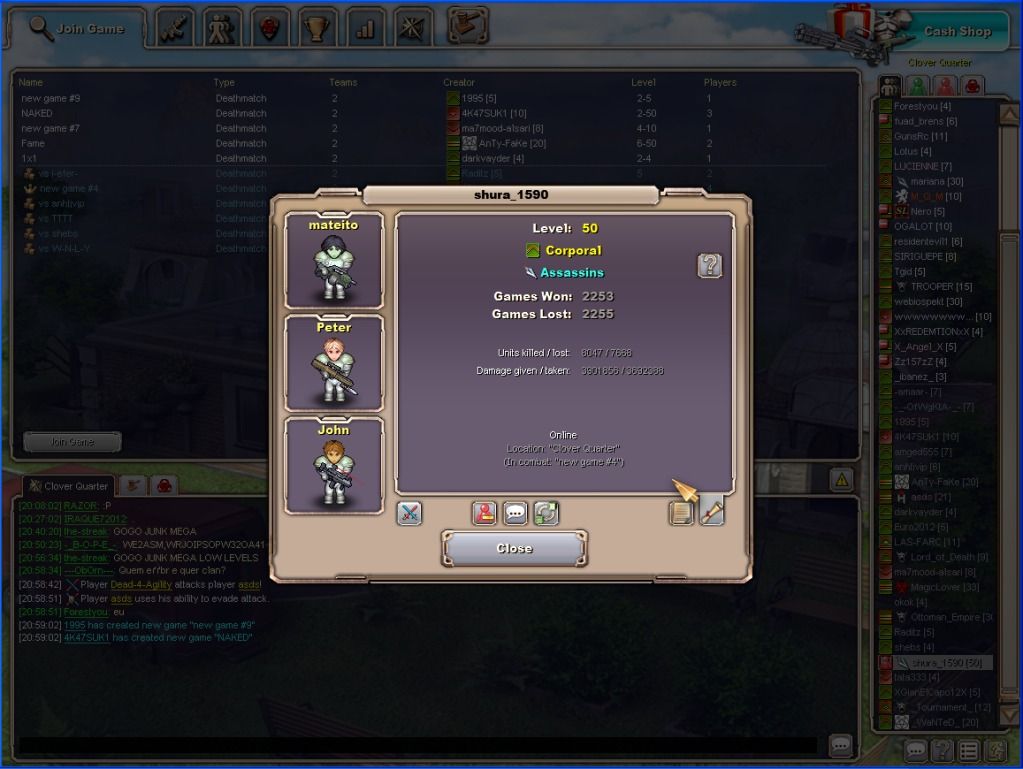The width and height of the screenshot is (1023, 769).
Task: Switch to the scroll and quill tab
Action: click(x=712, y=511)
